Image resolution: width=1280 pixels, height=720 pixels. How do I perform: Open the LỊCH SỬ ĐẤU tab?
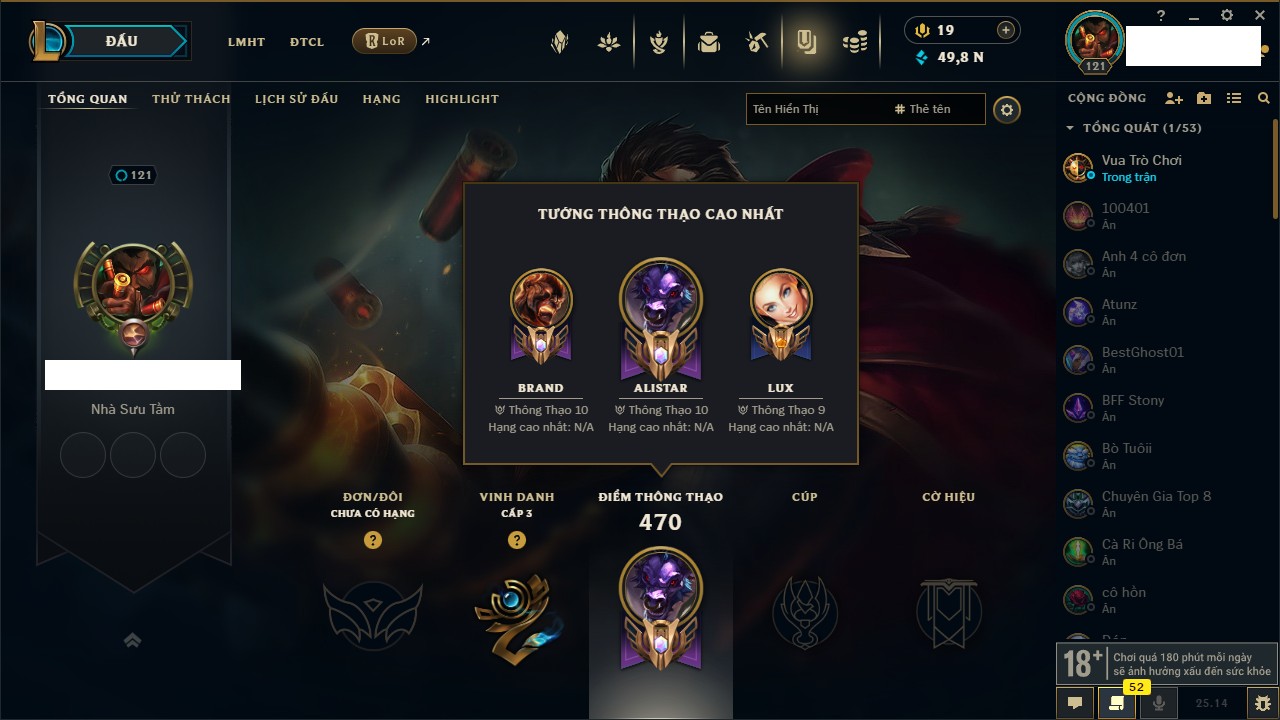coord(296,99)
